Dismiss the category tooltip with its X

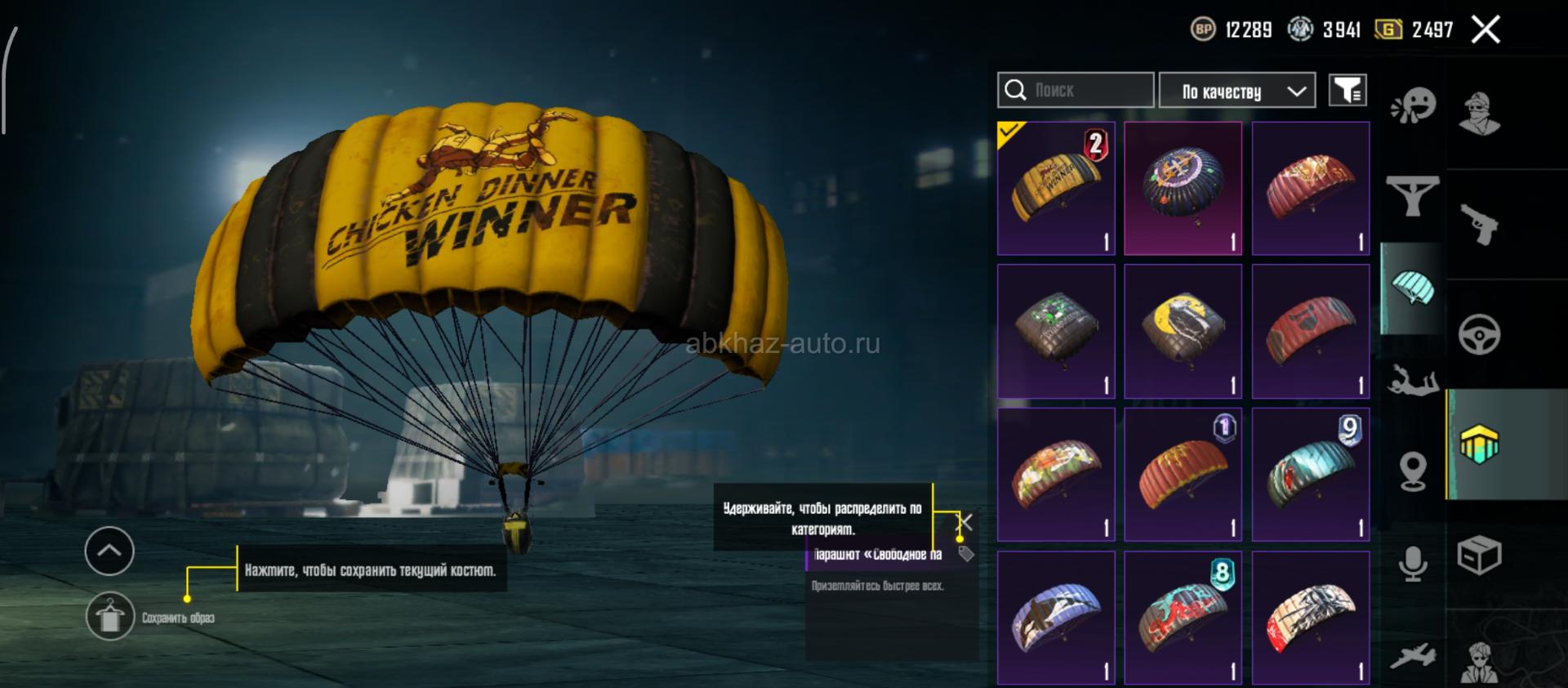965,521
